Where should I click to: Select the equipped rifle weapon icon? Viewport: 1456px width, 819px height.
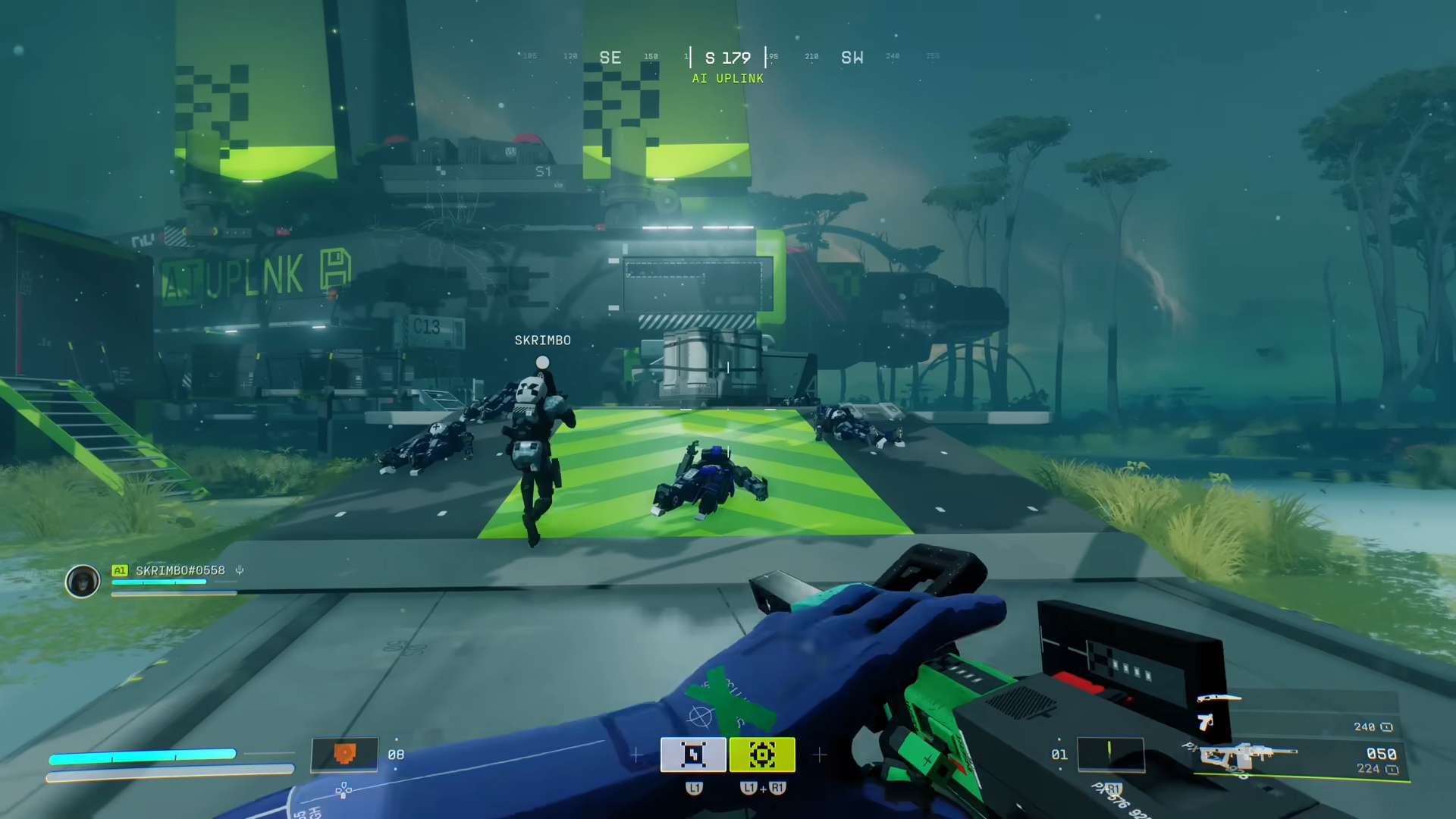click(1247, 756)
